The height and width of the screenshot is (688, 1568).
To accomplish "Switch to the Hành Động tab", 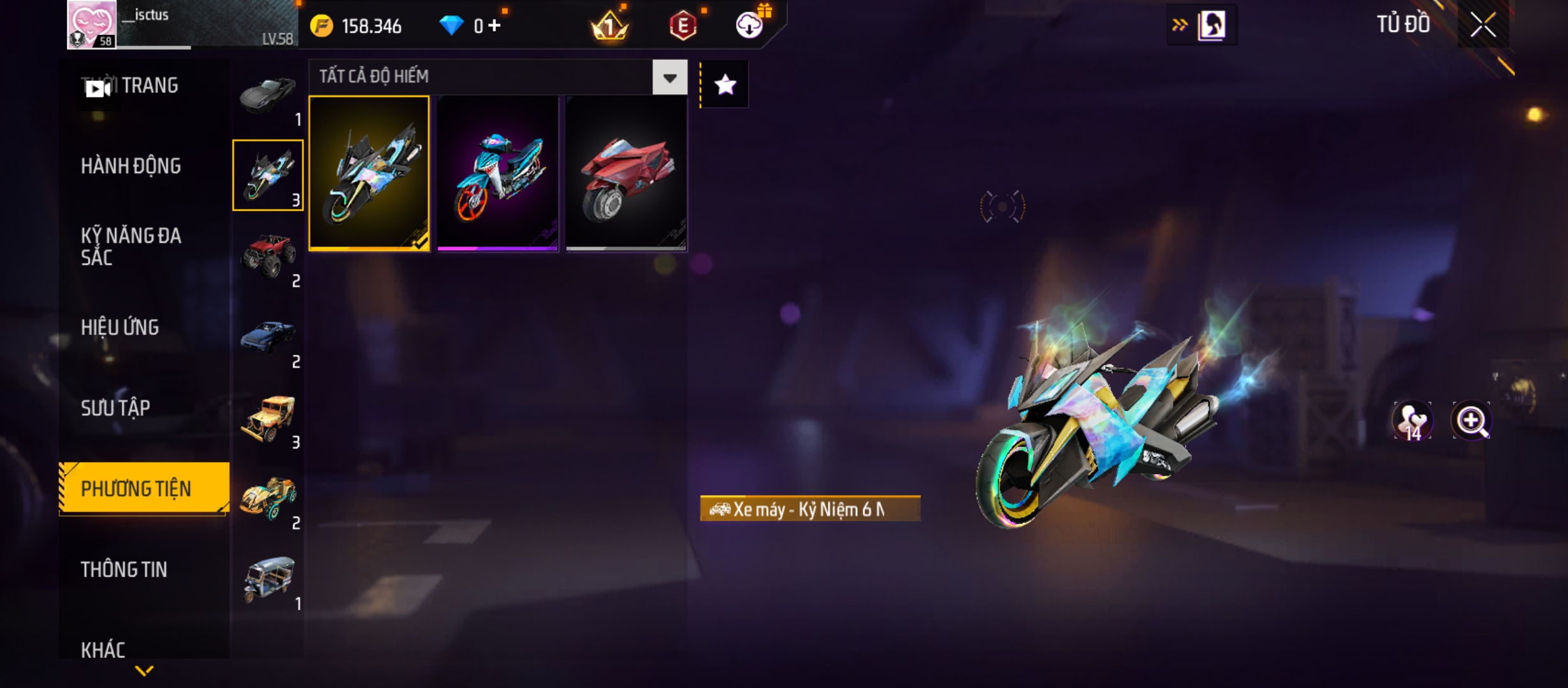I will (x=131, y=166).
